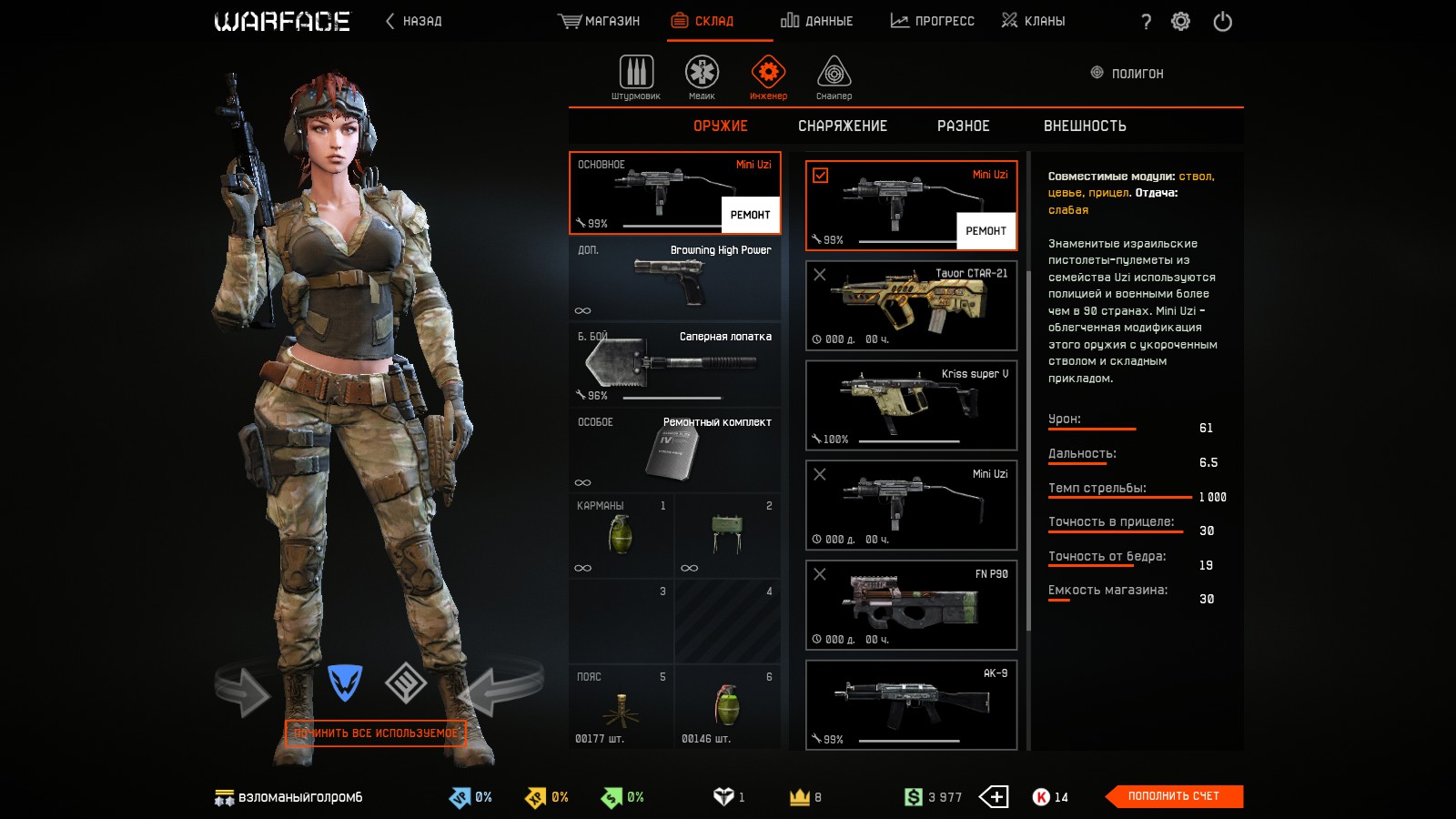Repair all equipped items button
1456x819 pixels.
(376, 733)
